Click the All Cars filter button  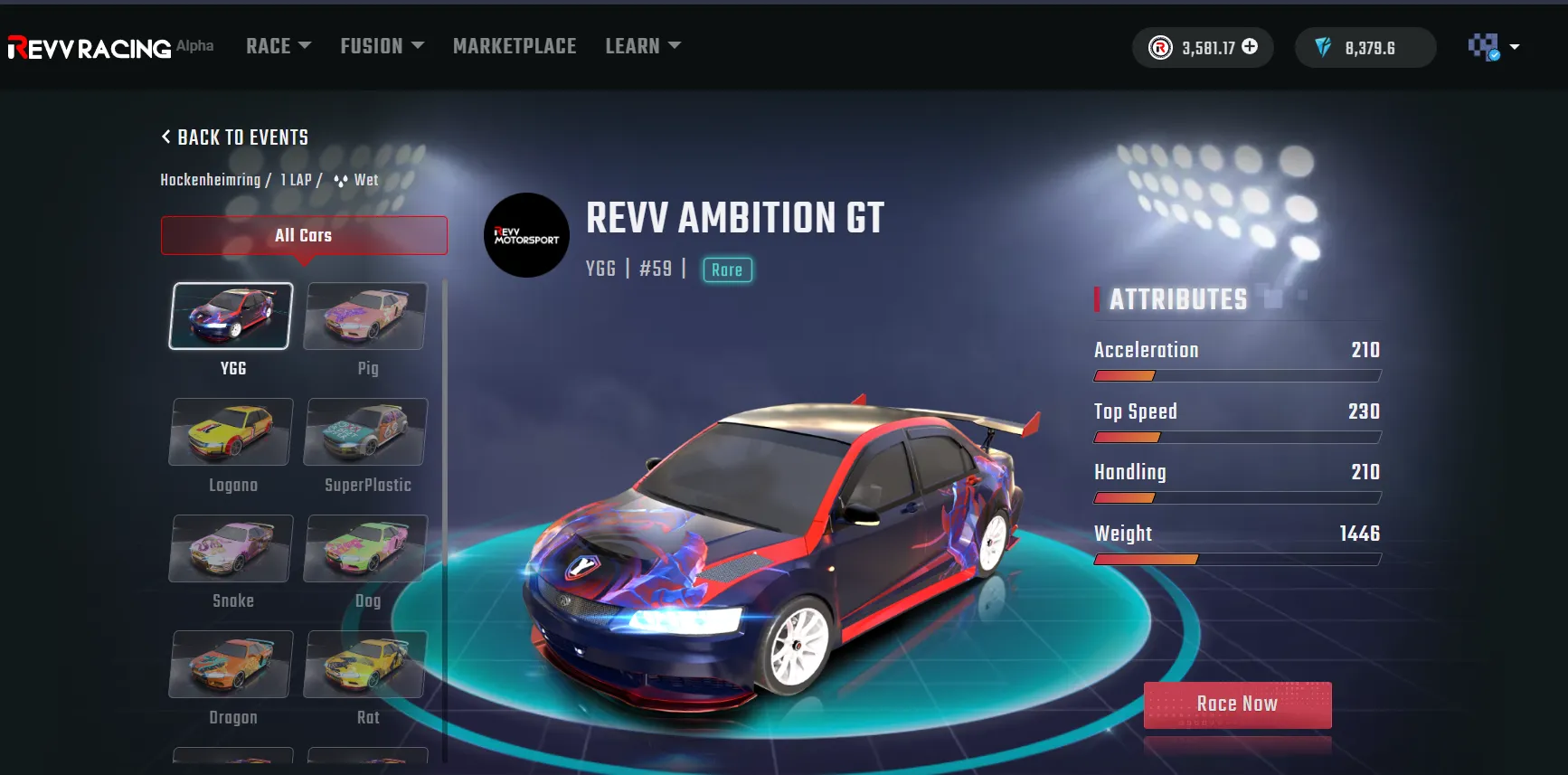tap(304, 235)
